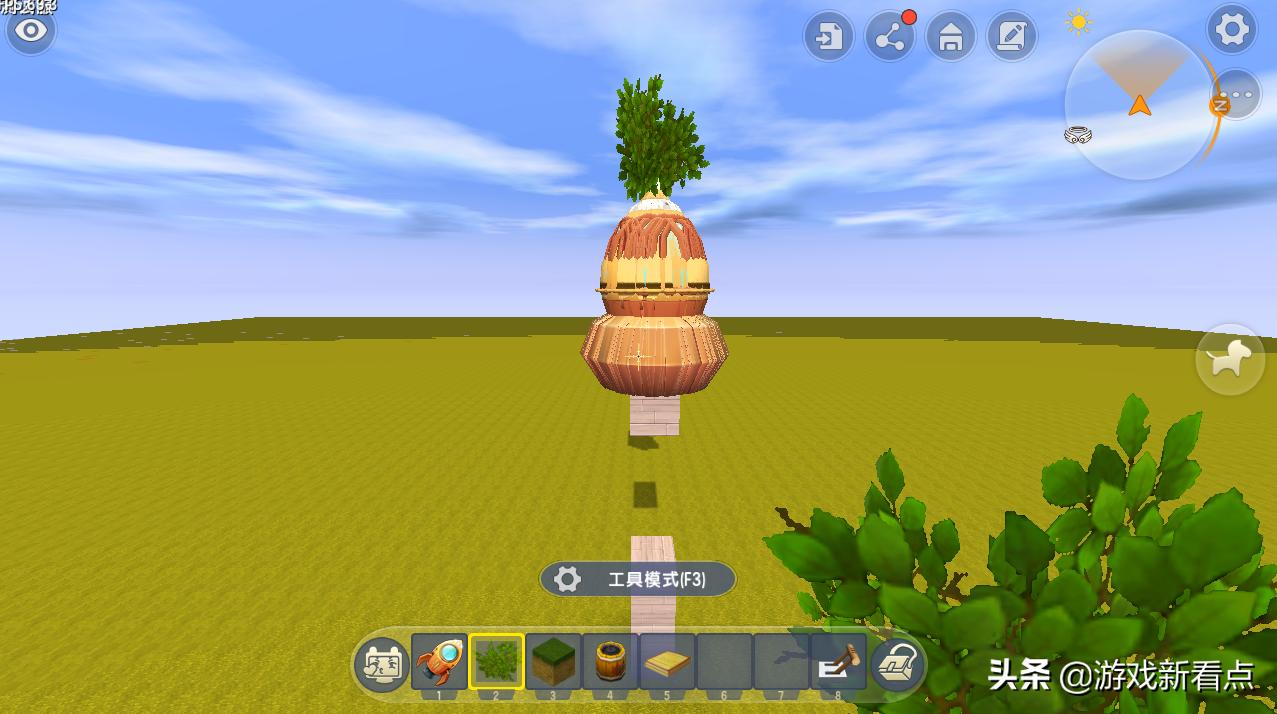Open the gear settings menu

point(1232,30)
